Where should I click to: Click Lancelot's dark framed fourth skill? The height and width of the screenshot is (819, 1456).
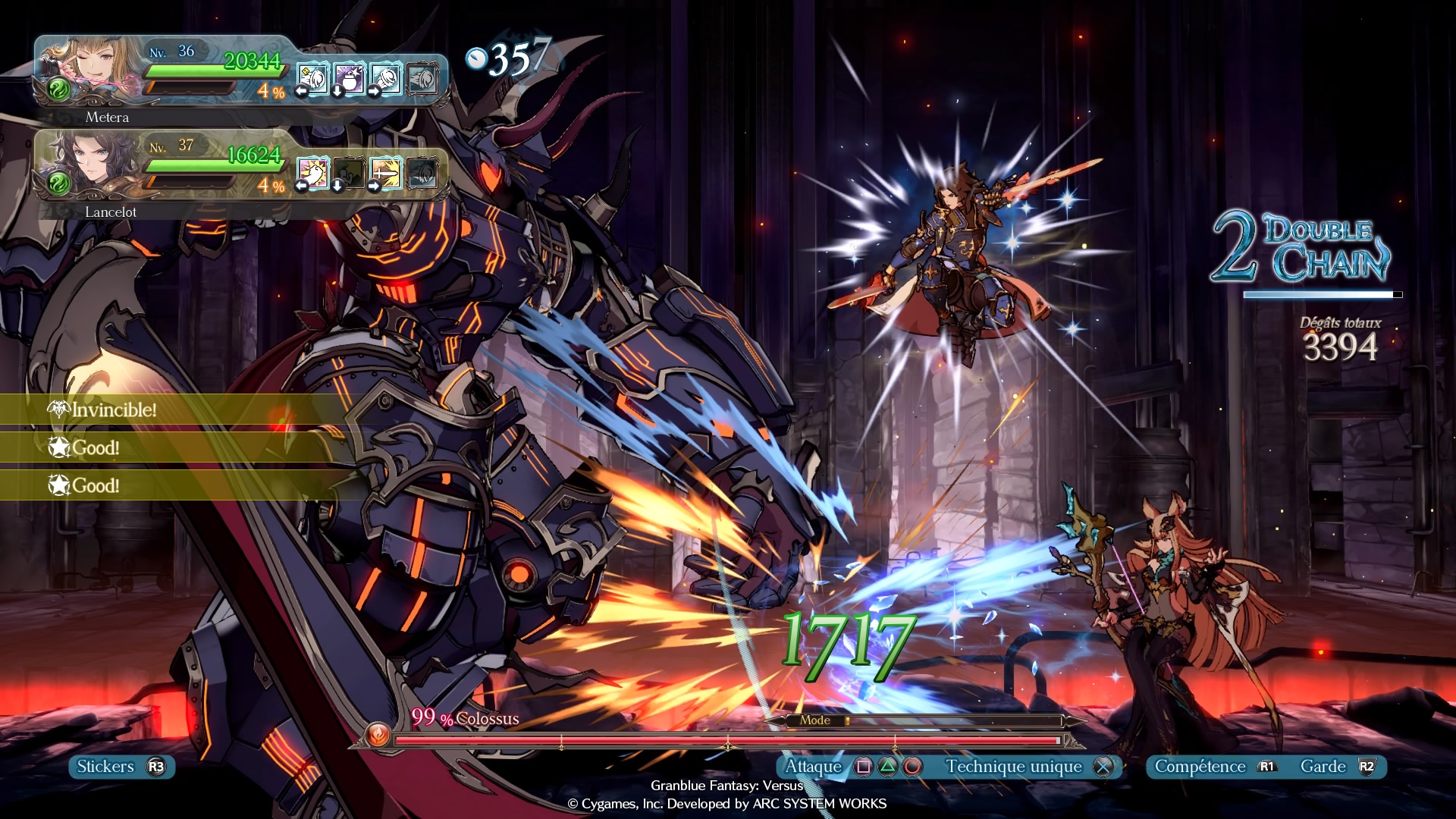click(422, 174)
